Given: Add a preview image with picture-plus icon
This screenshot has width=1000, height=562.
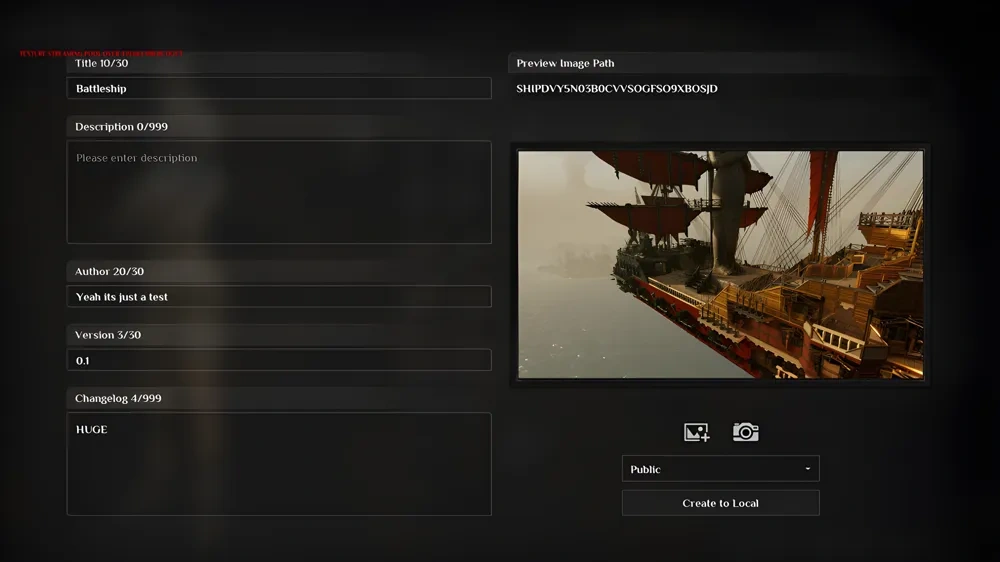Looking at the screenshot, I should click(696, 432).
